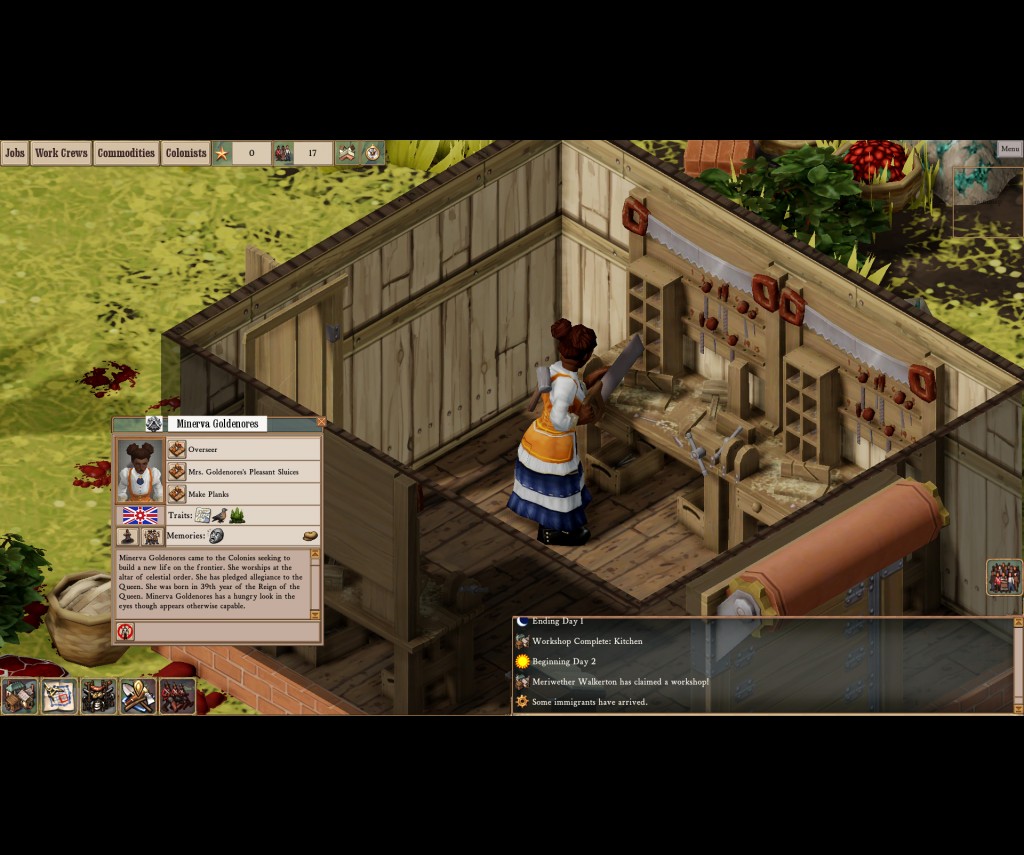Viewport: 1024px width, 855px height.
Task: Click the red circled figure icon
Action: (126, 631)
